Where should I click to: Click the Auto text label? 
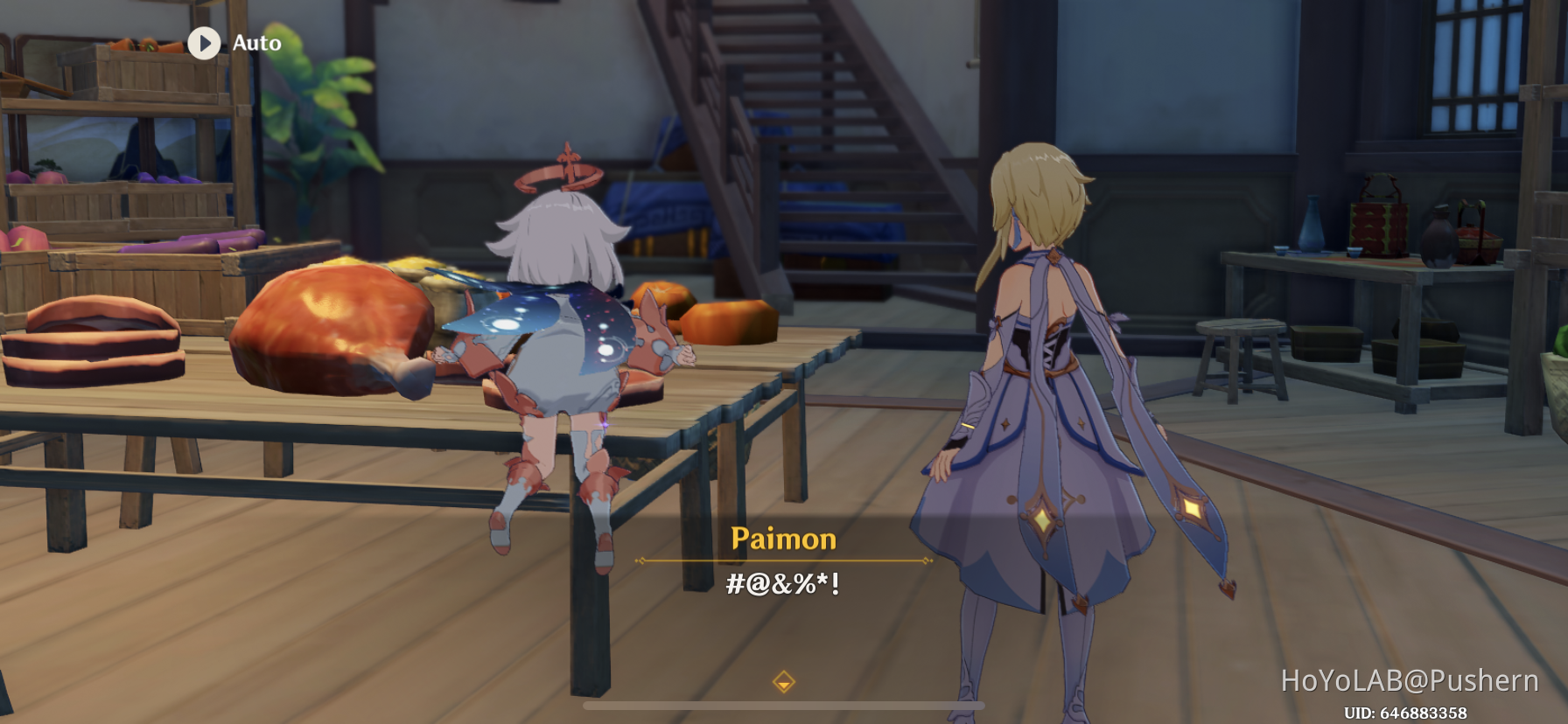(x=255, y=43)
